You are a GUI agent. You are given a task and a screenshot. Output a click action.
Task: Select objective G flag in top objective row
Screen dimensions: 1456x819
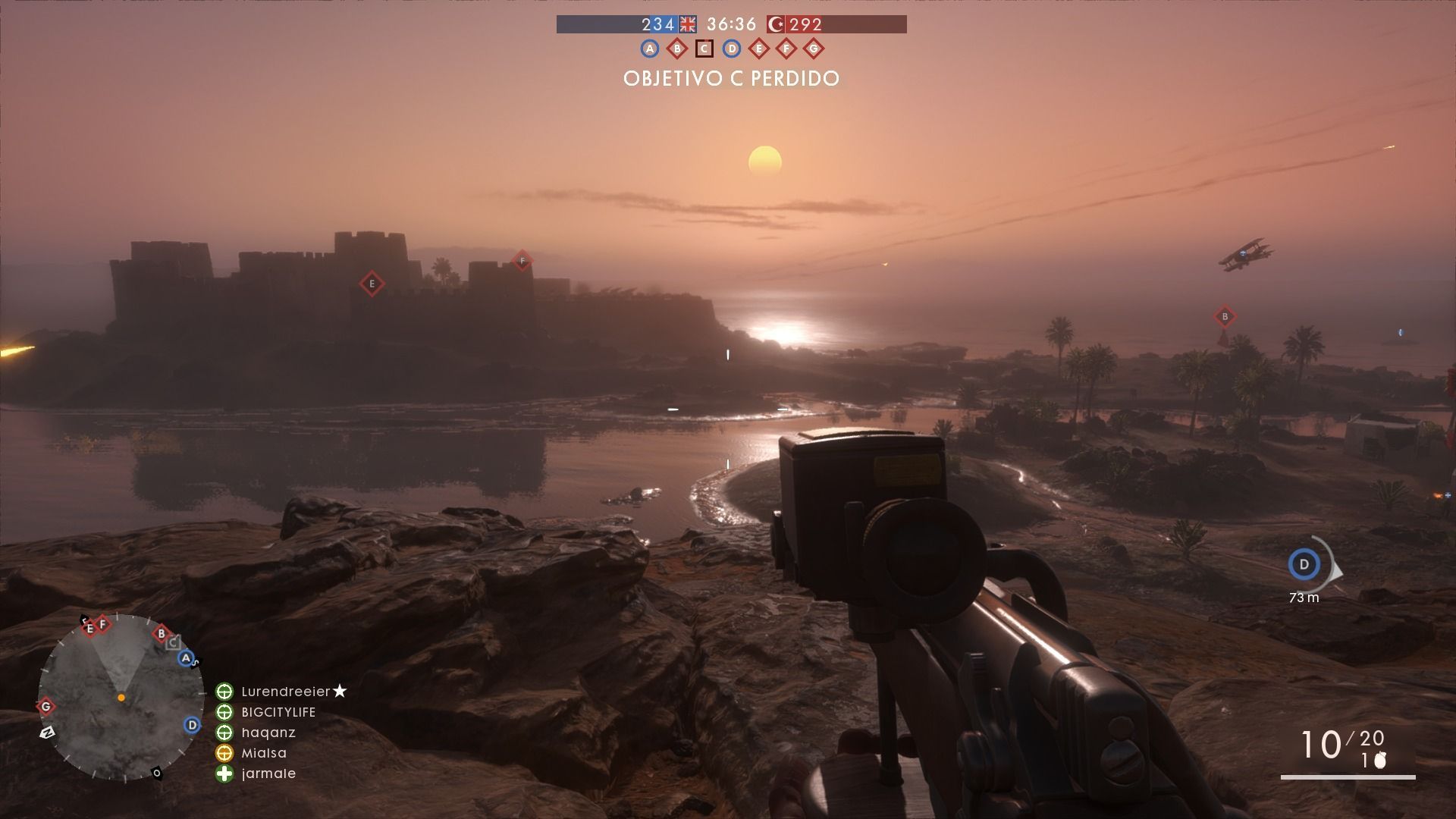(x=814, y=49)
